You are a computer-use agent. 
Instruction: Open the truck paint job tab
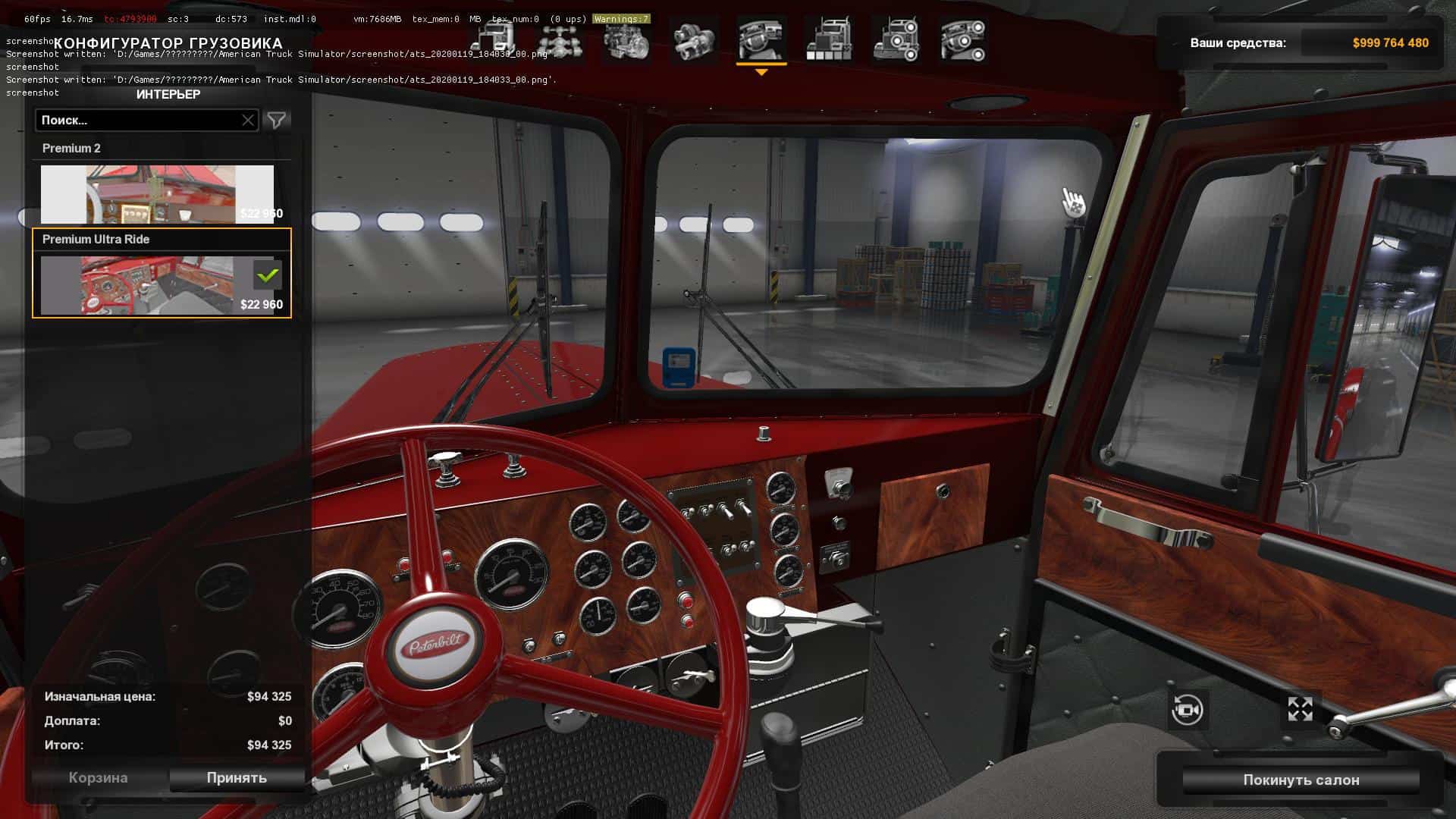point(829,40)
